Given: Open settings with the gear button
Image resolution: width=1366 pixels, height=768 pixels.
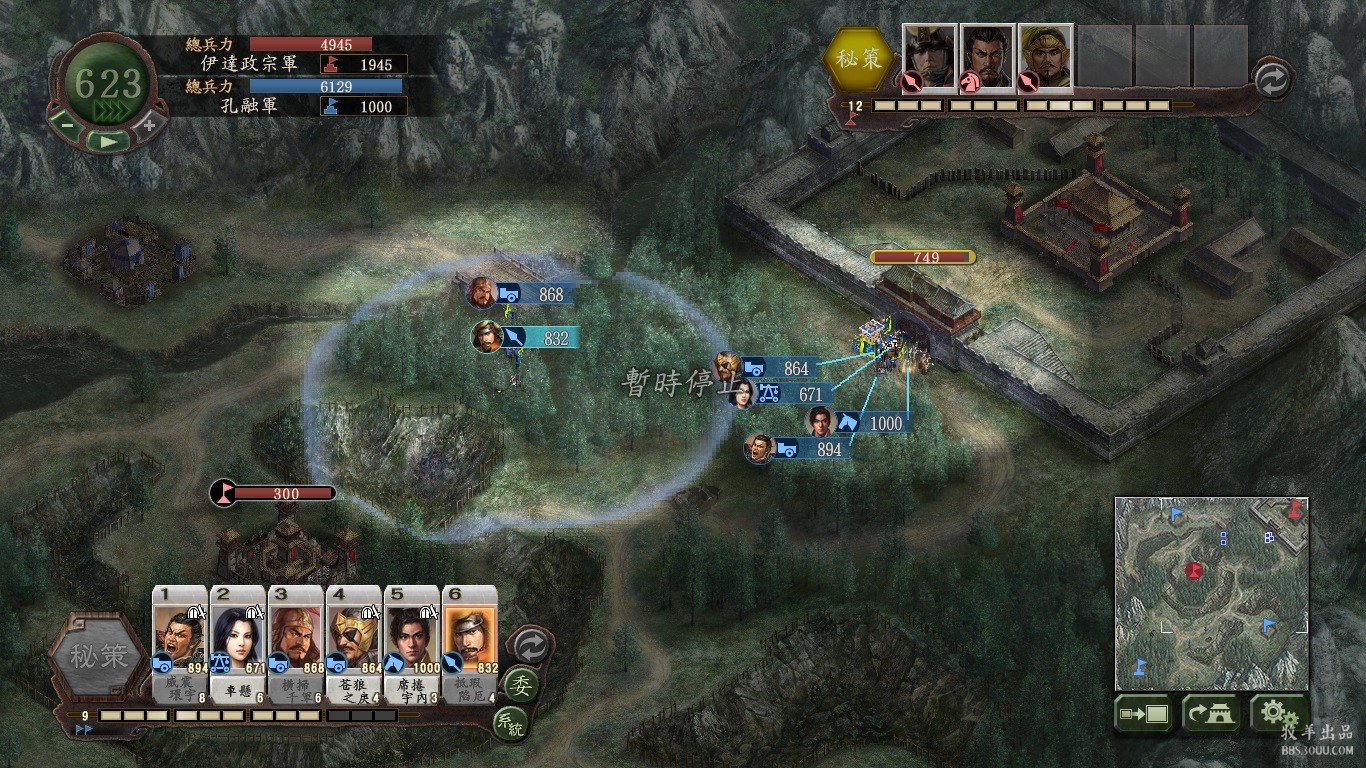Looking at the screenshot, I should click(x=1273, y=713).
